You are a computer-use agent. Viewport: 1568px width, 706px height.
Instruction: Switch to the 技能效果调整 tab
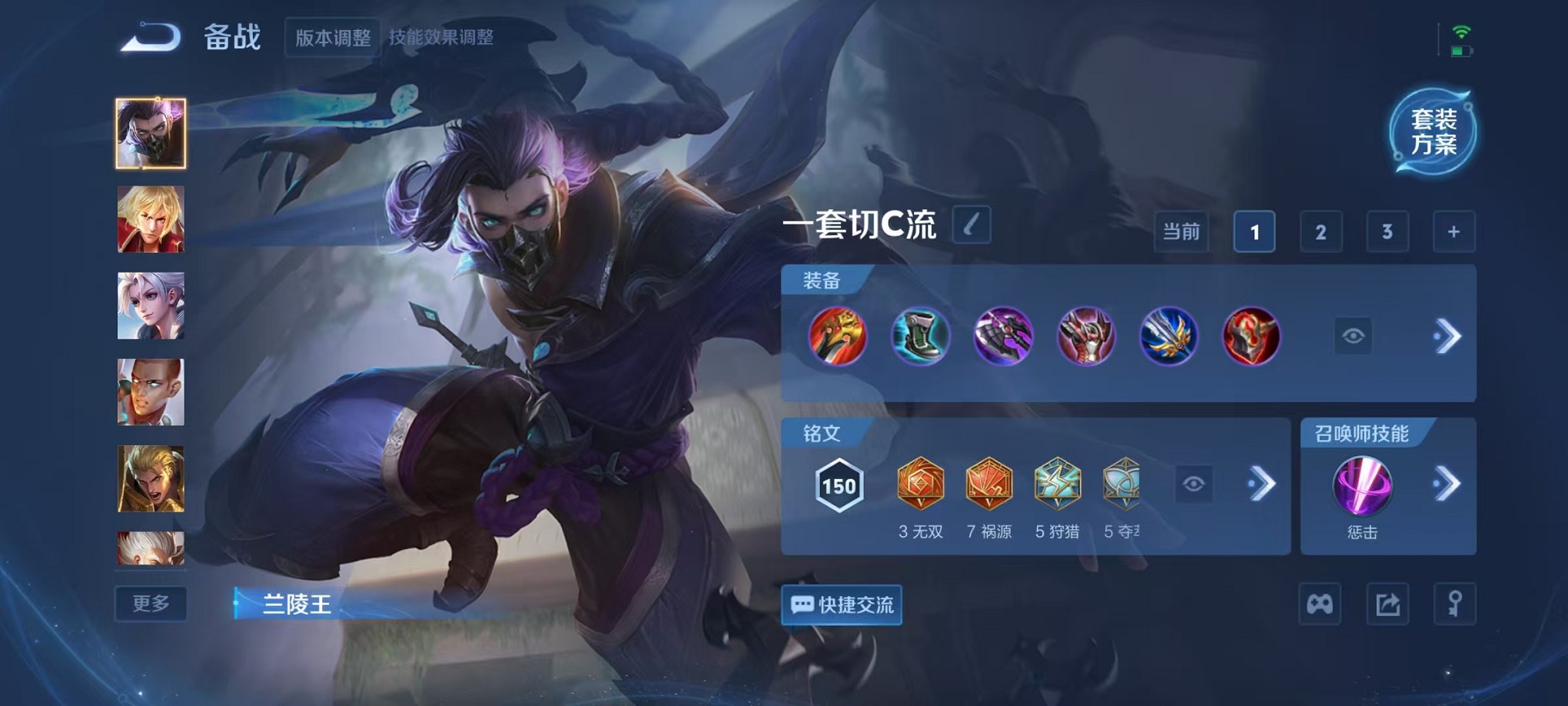[442, 36]
